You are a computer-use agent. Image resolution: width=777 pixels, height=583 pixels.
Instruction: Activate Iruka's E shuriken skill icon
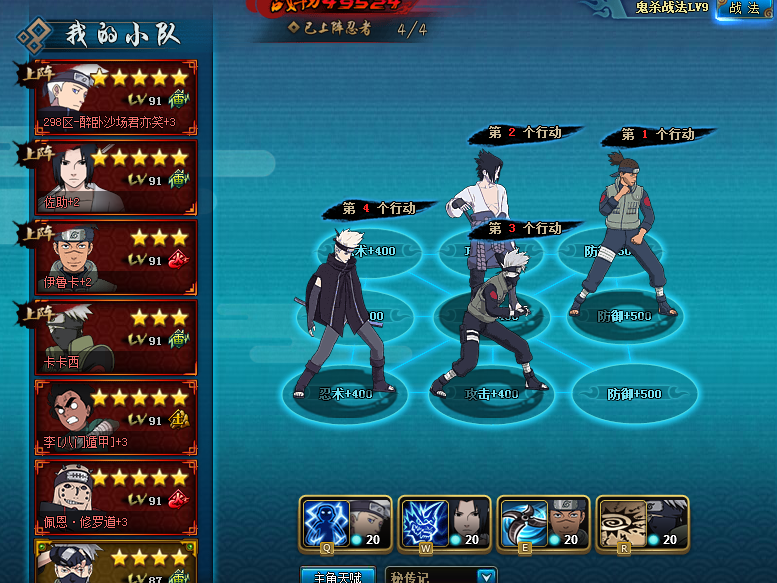click(522, 523)
